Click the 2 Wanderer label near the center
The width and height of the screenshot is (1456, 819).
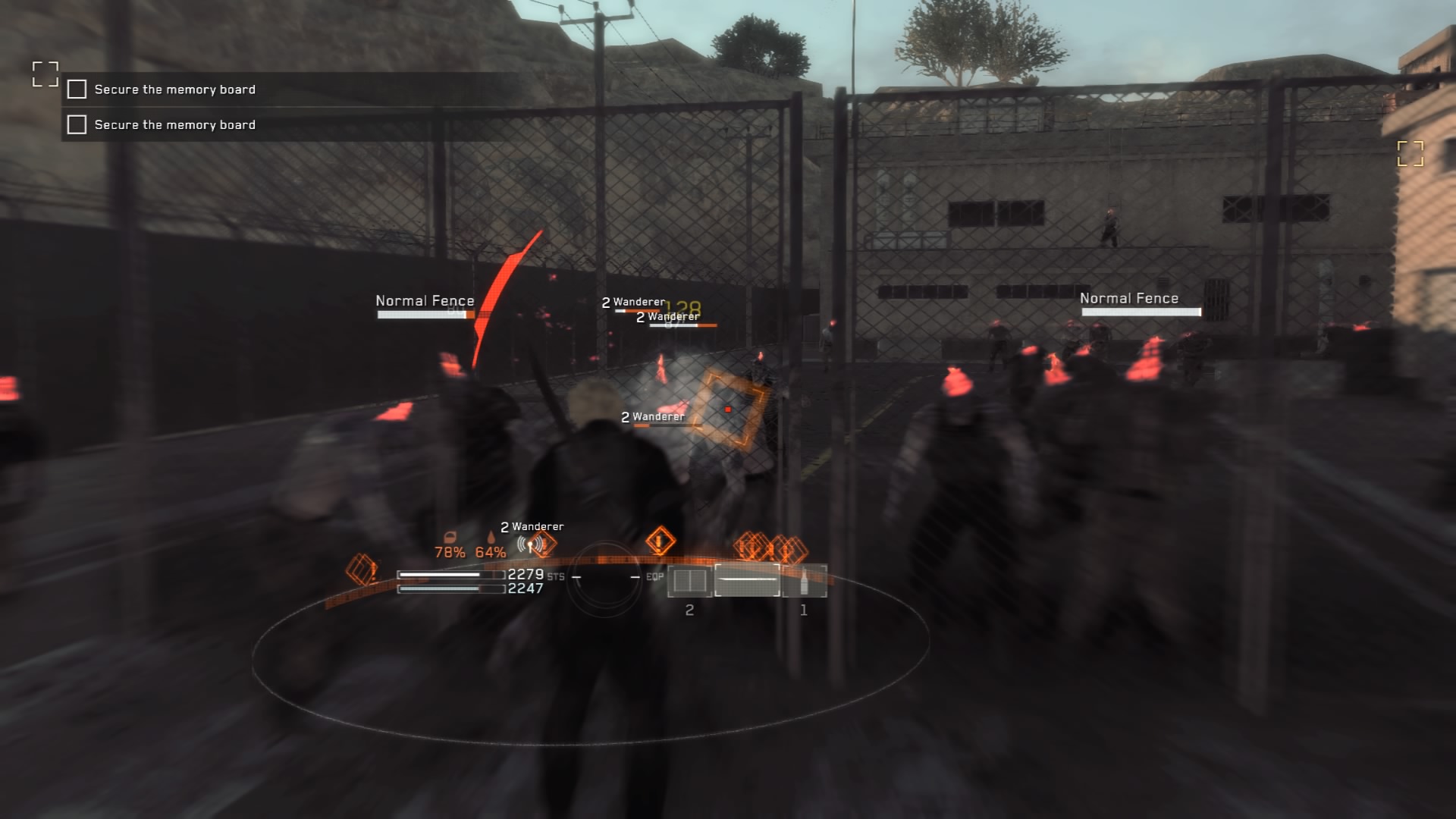pos(652,416)
